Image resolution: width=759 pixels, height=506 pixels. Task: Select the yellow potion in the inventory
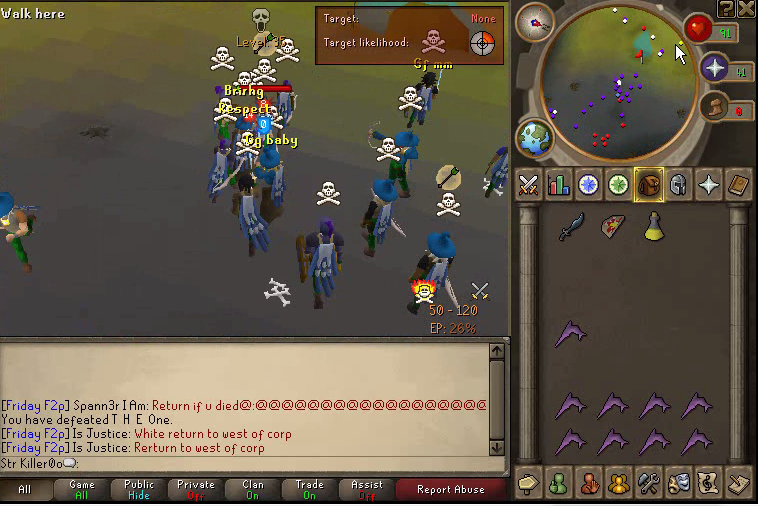[654, 227]
